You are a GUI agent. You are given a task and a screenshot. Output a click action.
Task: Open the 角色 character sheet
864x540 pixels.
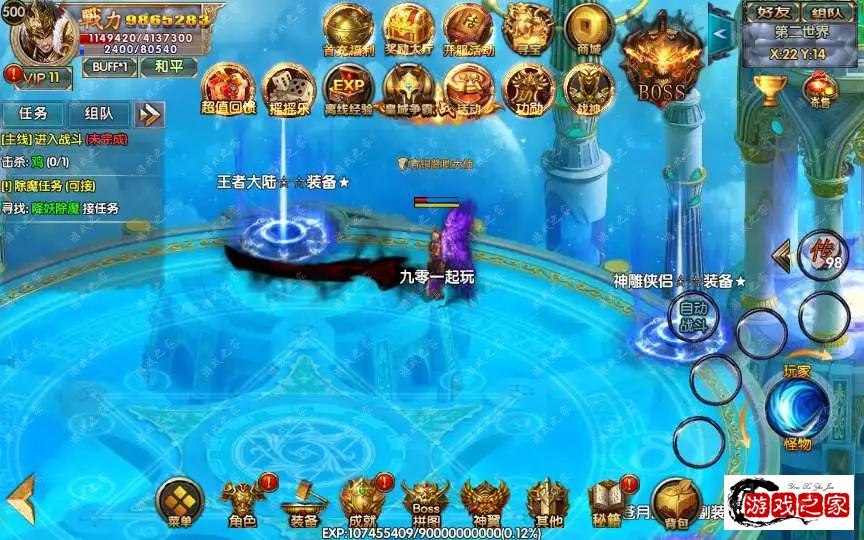pyautogui.click(x=242, y=500)
